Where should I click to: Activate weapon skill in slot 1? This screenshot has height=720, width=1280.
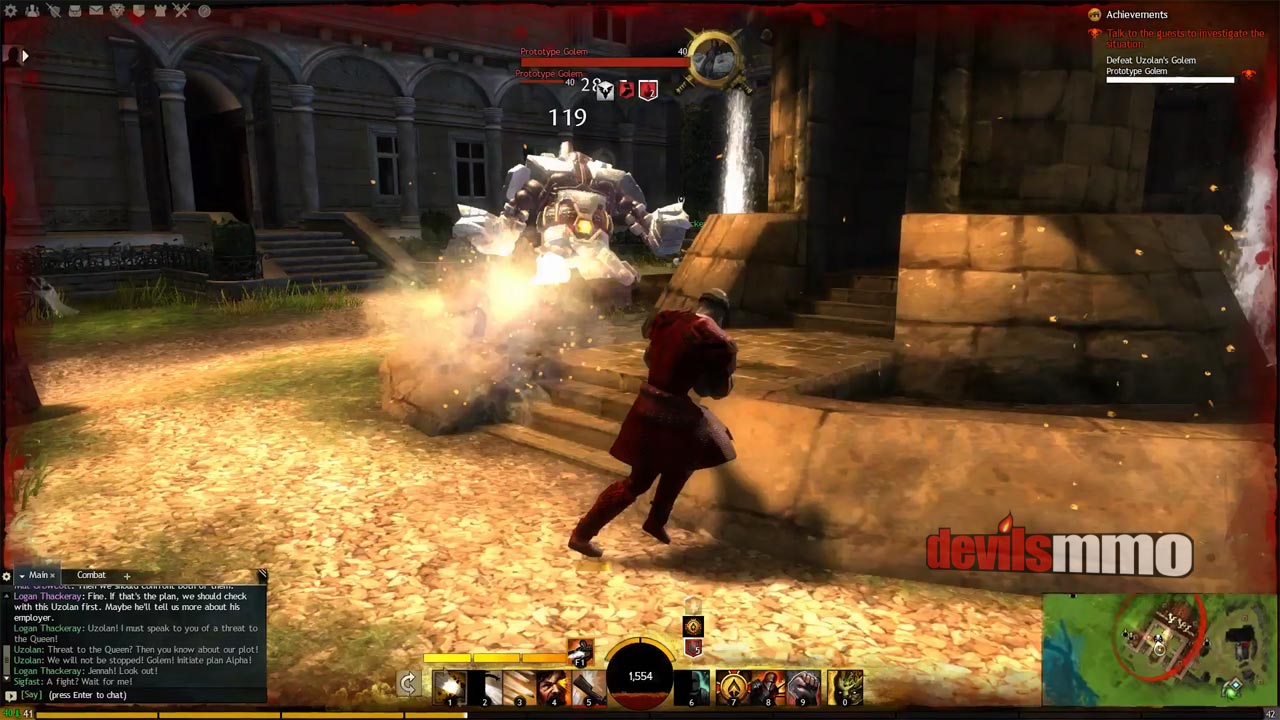click(x=450, y=687)
